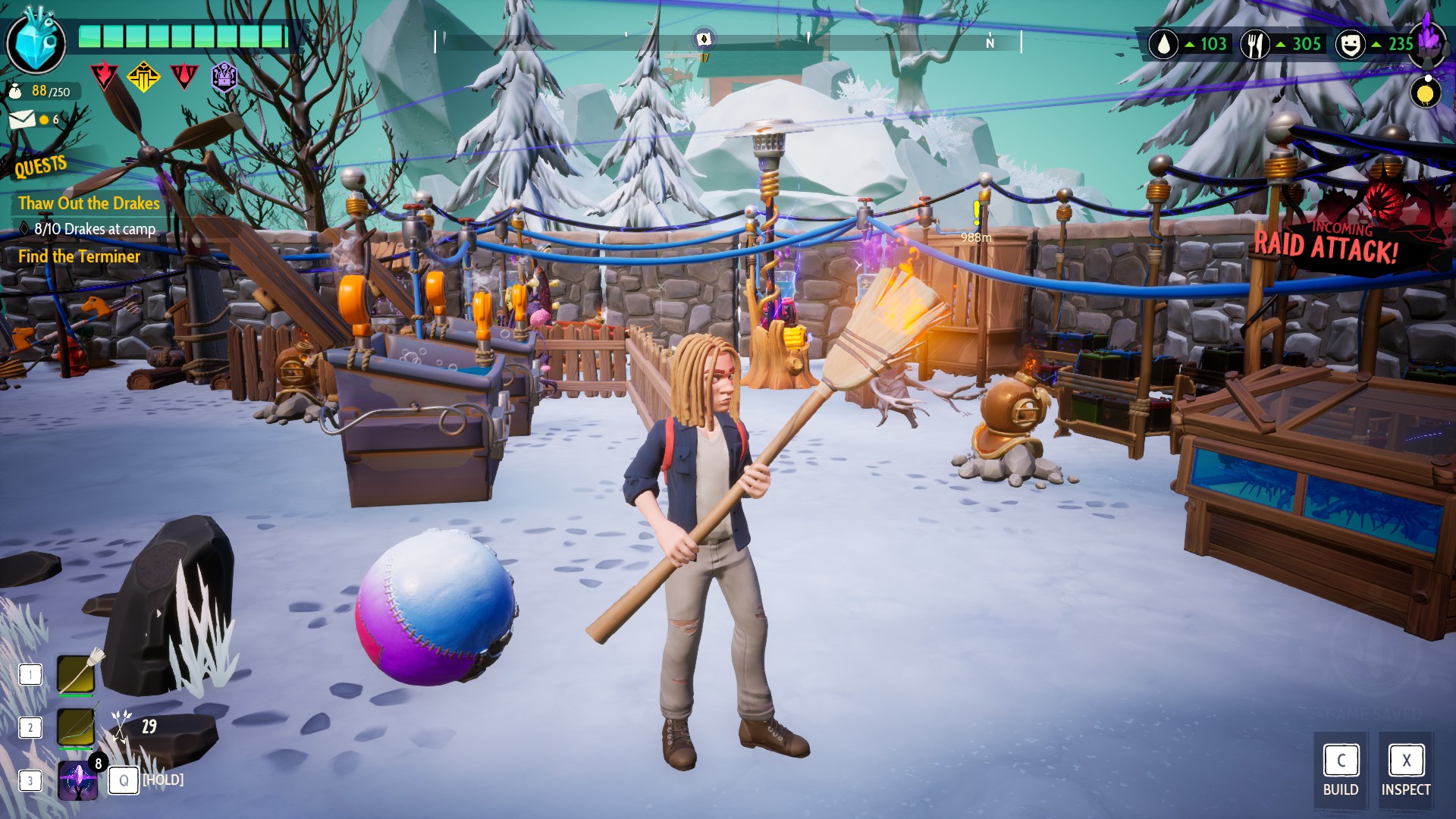Click the fork and knife food icon
The image size is (1456, 819).
[x=1255, y=45]
